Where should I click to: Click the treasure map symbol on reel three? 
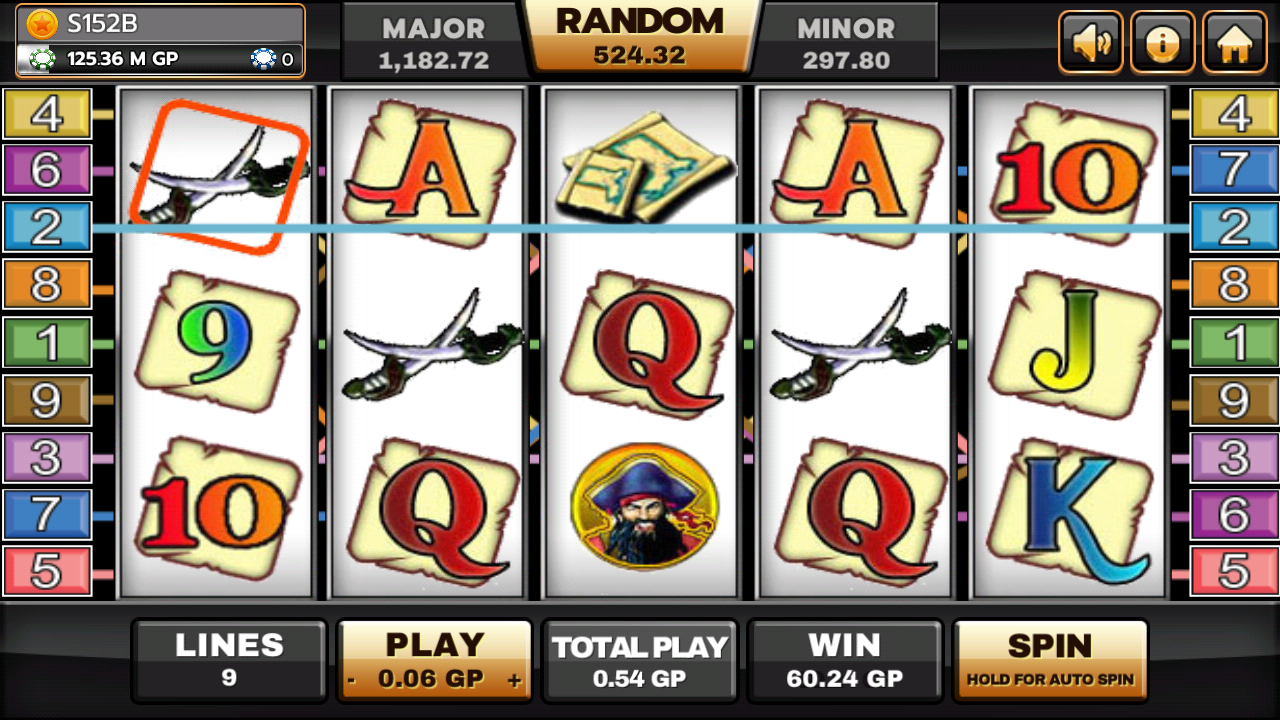click(x=645, y=165)
